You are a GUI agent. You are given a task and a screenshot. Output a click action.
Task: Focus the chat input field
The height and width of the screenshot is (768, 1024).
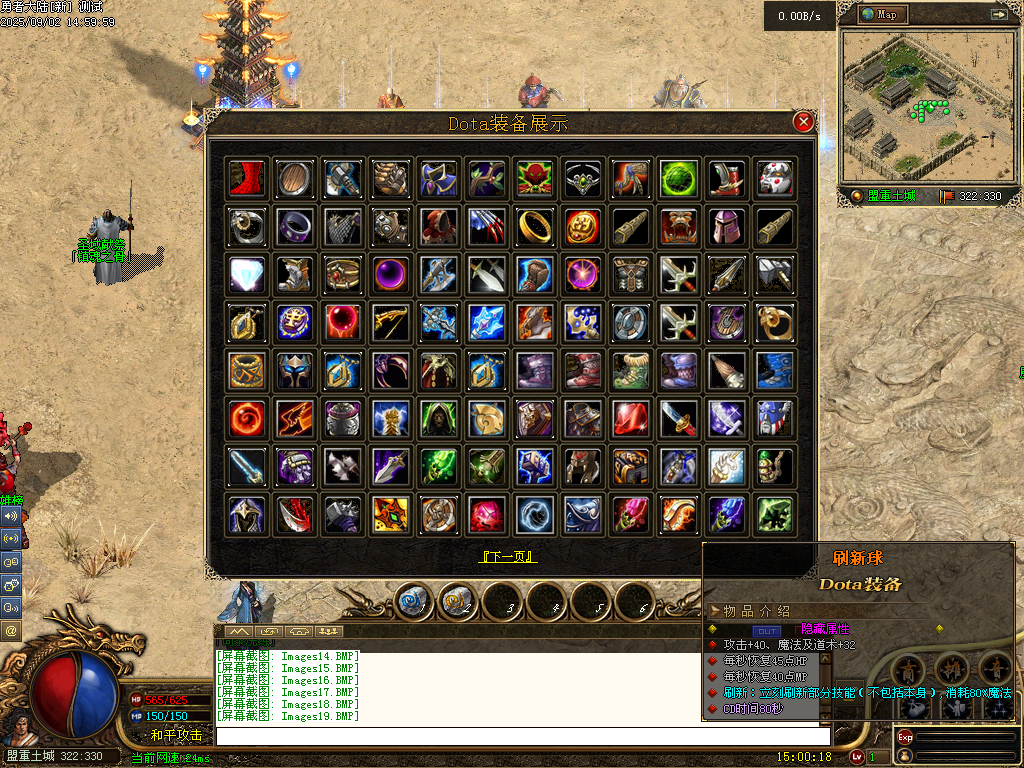click(x=520, y=735)
